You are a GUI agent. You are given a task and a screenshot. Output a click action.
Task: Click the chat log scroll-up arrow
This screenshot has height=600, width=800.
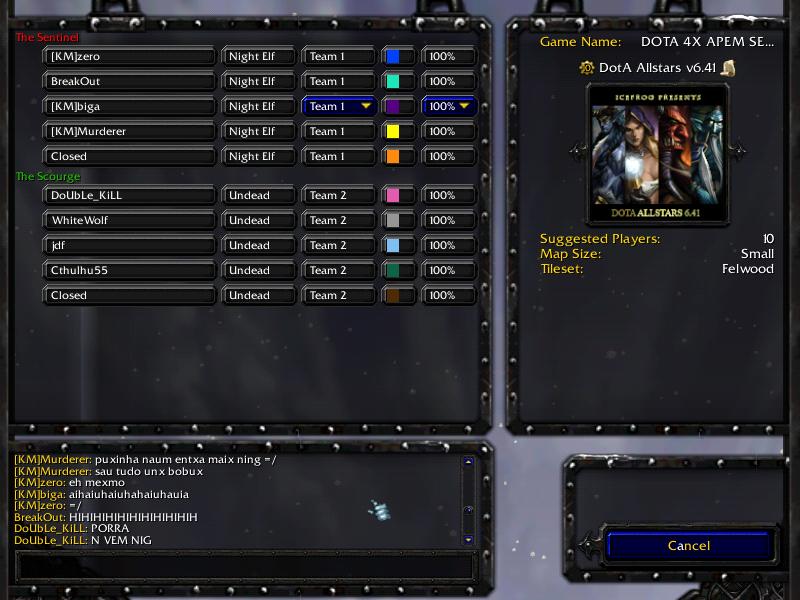tap(468, 463)
